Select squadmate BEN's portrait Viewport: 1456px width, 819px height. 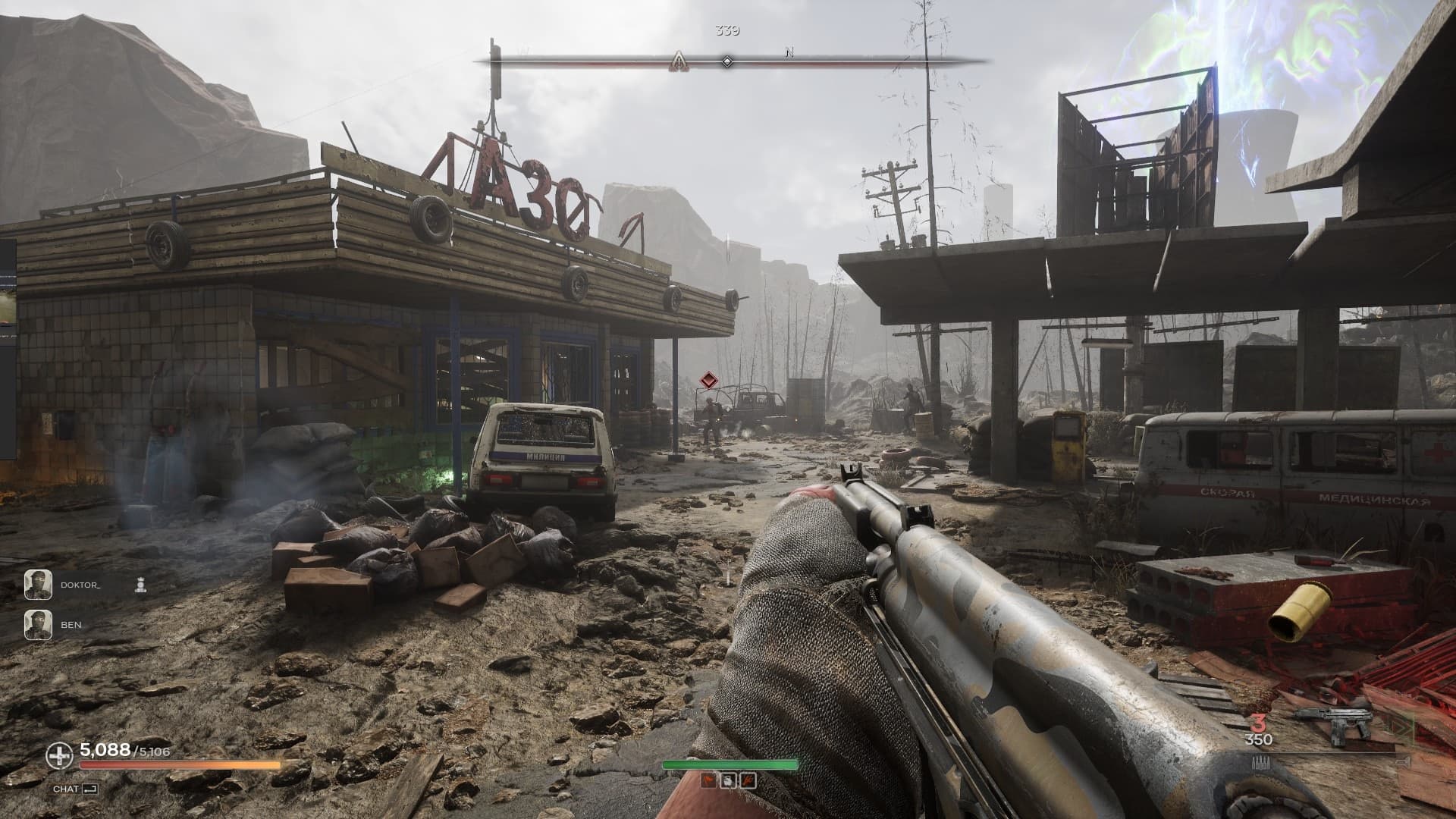[x=38, y=624]
